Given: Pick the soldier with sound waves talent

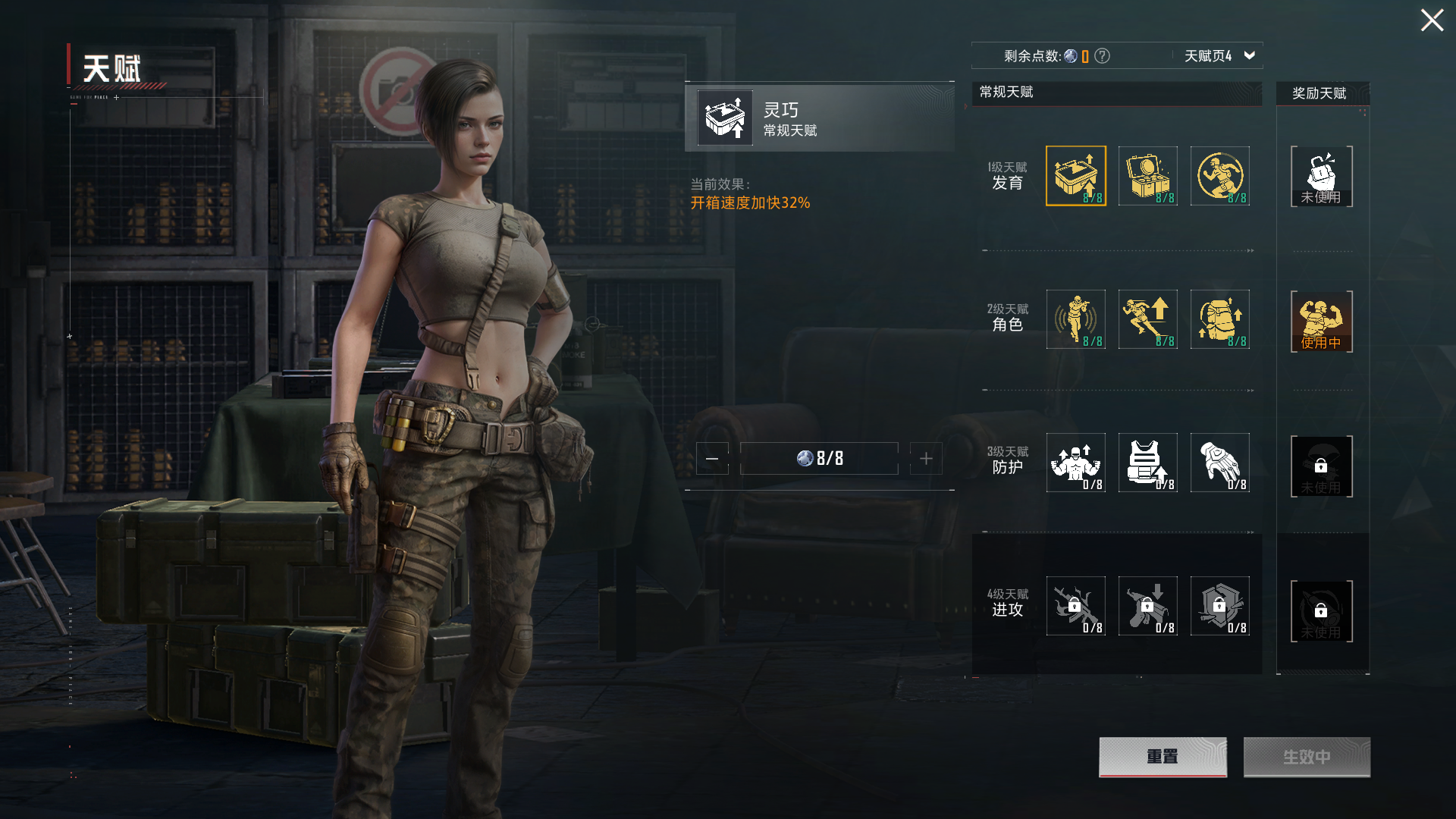Looking at the screenshot, I should click(x=1075, y=319).
